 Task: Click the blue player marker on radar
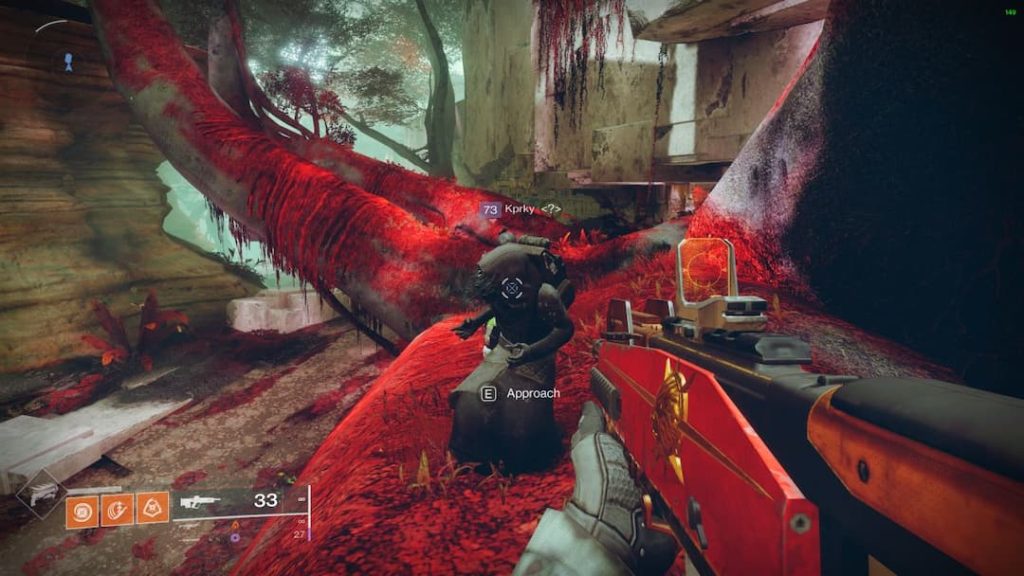(67, 61)
